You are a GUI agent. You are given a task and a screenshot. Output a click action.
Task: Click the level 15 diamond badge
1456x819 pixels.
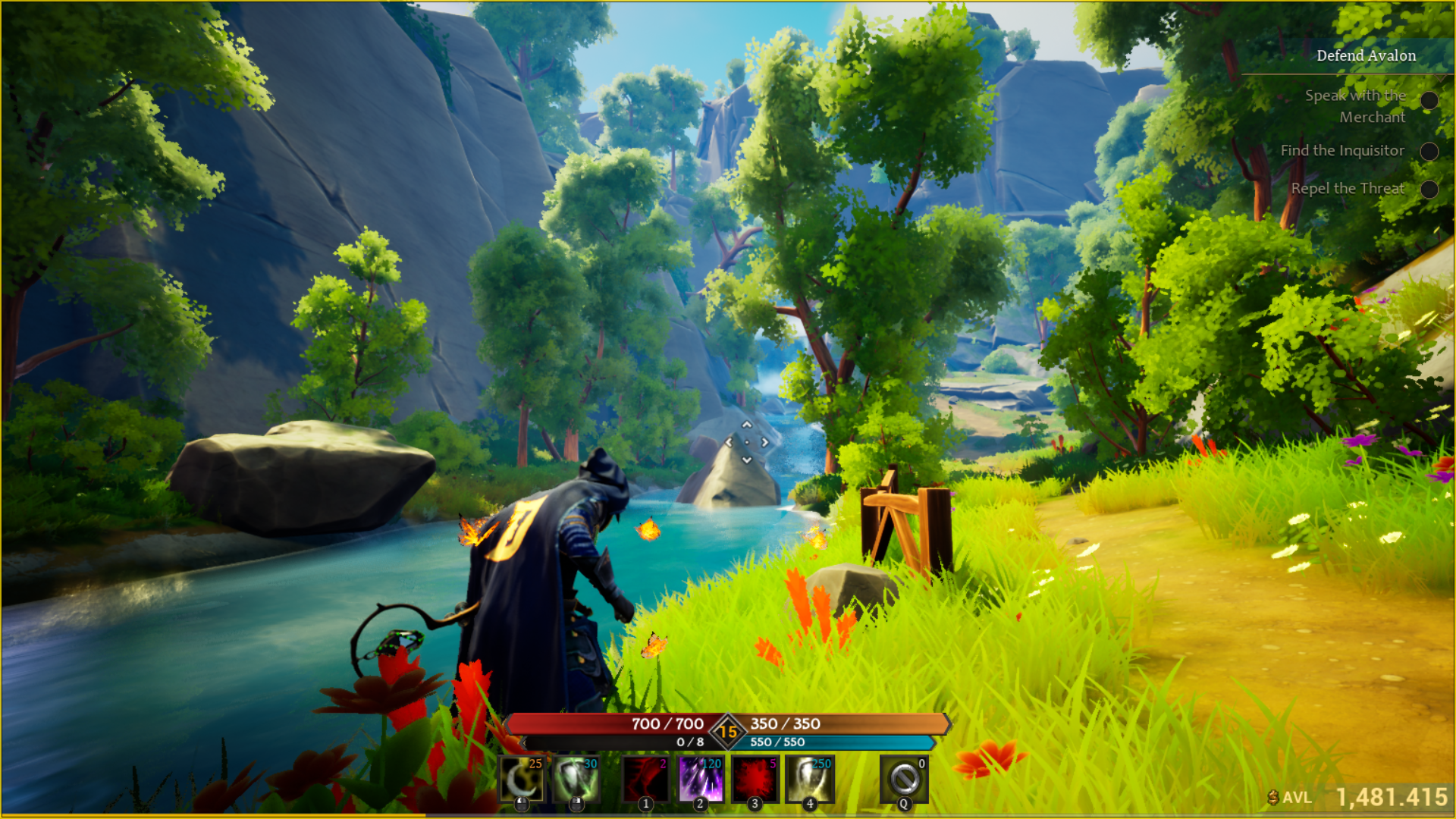coord(727,730)
